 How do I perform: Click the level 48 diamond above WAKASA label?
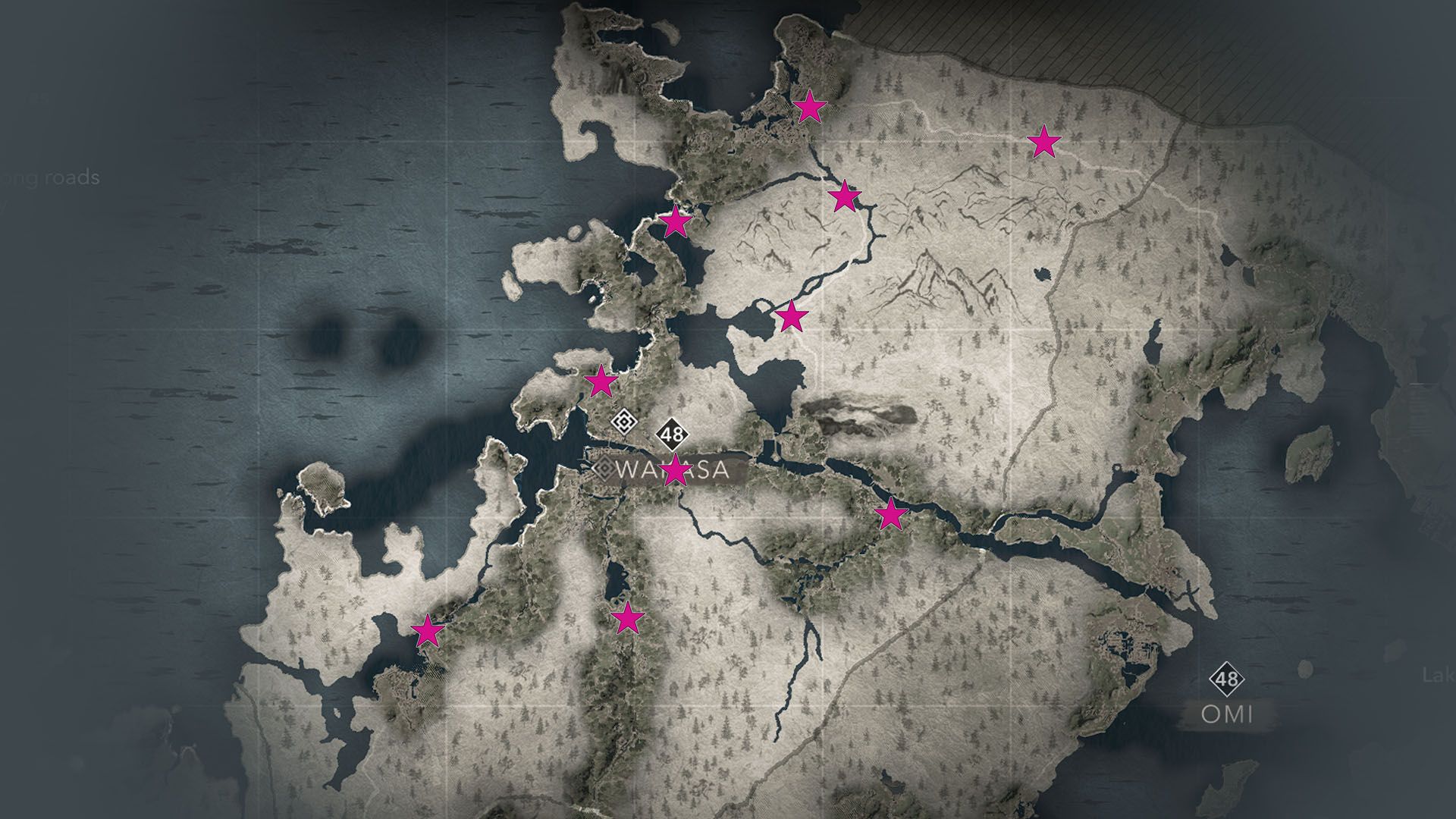click(x=672, y=434)
